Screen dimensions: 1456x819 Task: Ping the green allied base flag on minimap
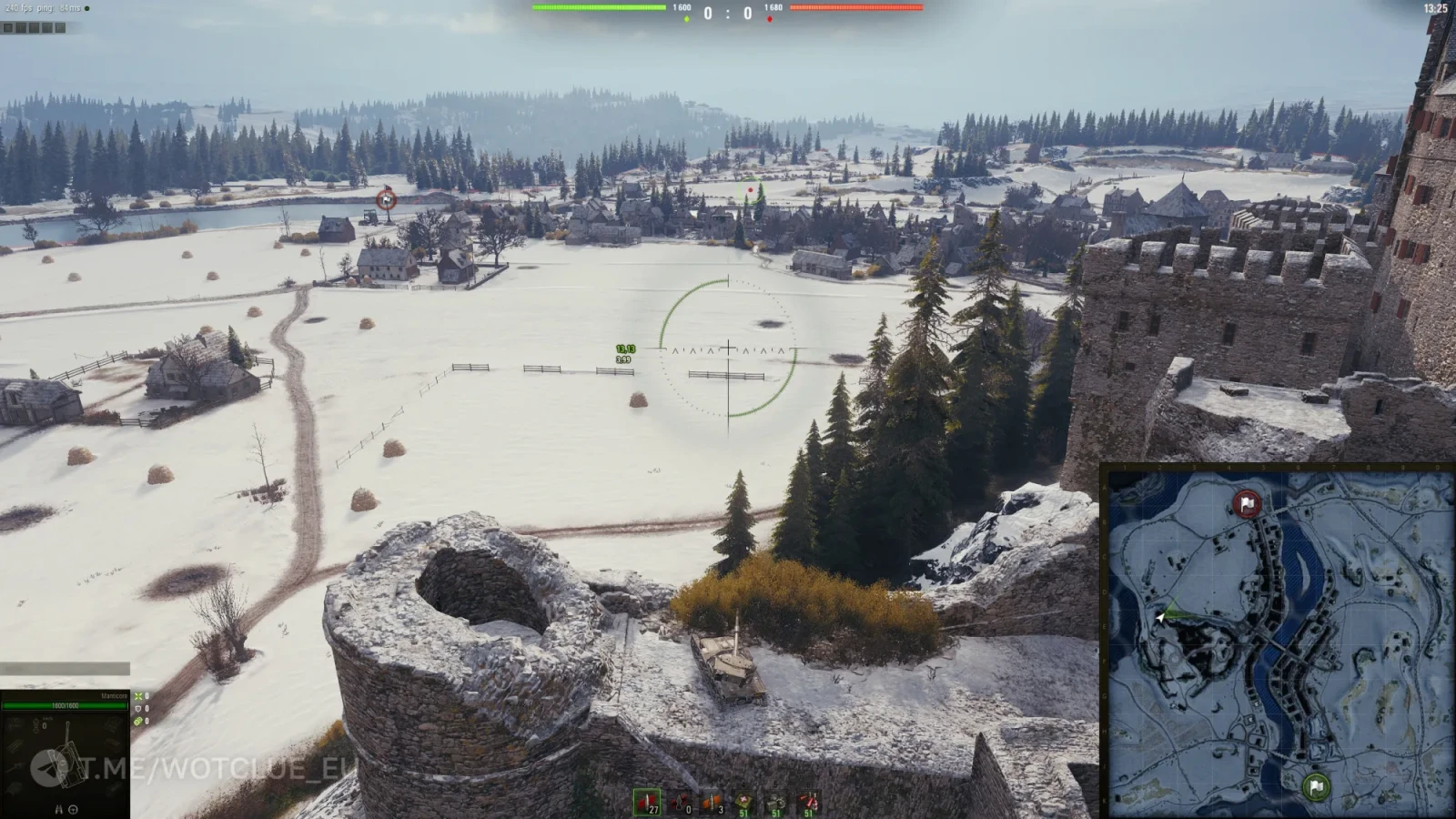click(1316, 786)
